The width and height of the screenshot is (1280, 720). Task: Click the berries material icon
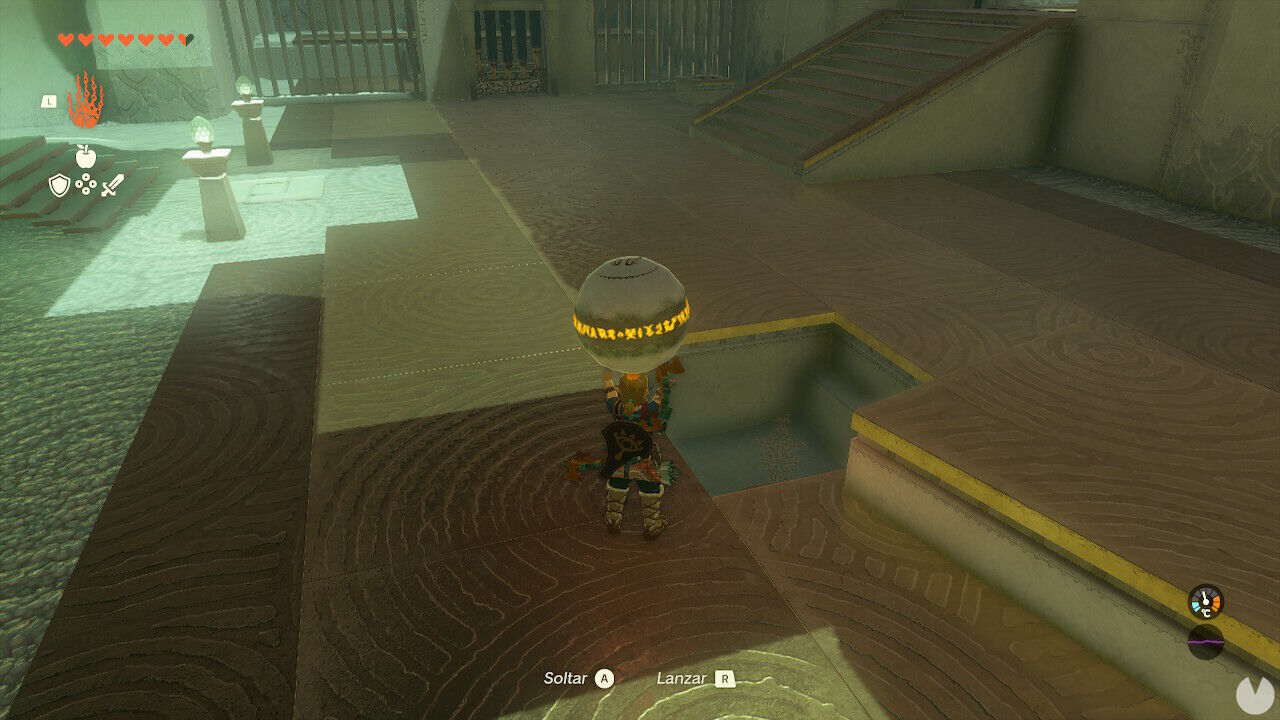click(86, 183)
